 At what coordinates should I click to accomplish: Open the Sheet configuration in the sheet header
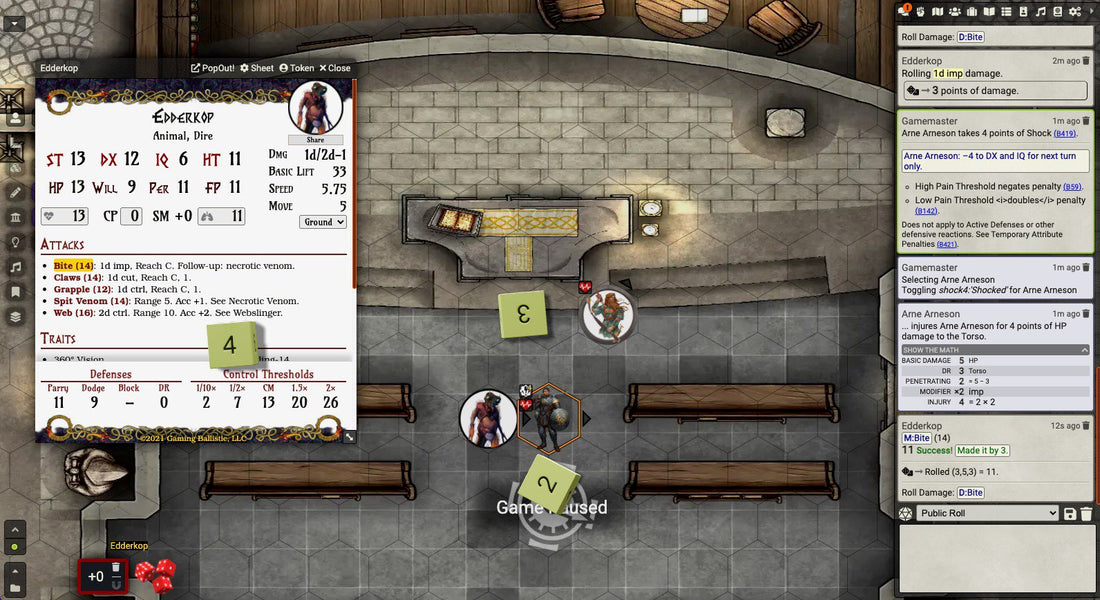(x=257, y=68)
